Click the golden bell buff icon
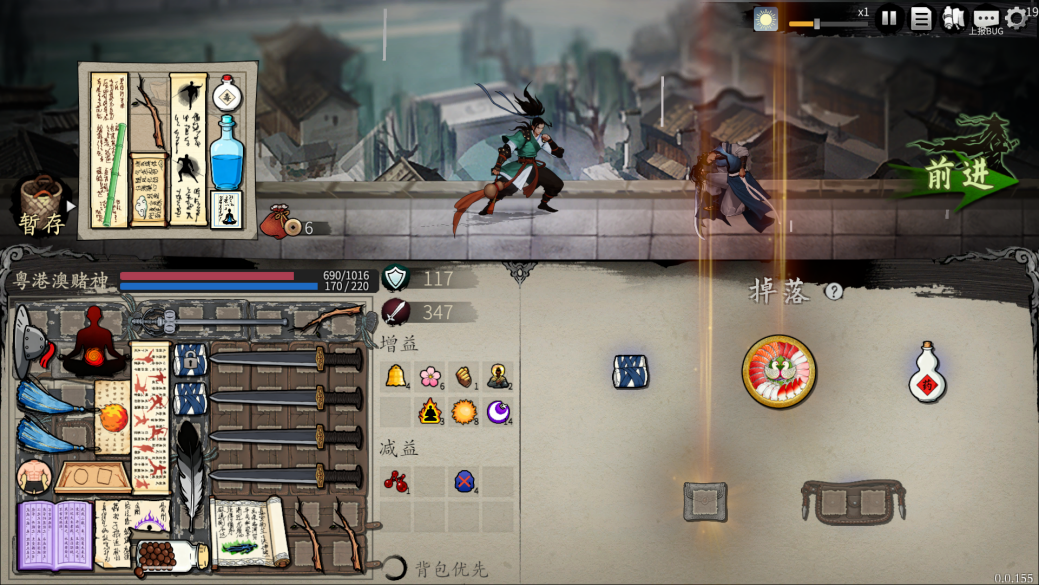 (x=396, y=376)
